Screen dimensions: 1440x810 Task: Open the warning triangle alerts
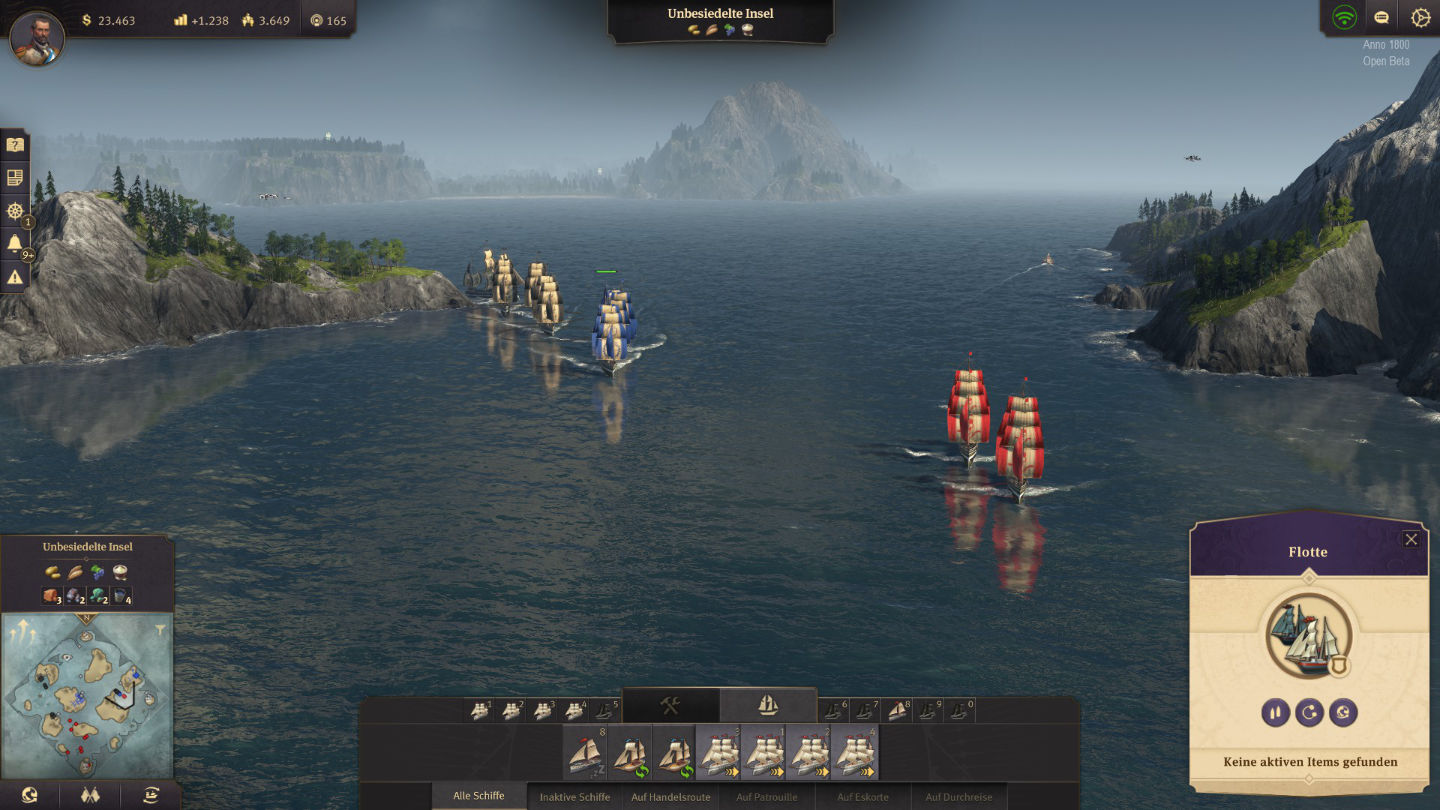click(15, 278)
